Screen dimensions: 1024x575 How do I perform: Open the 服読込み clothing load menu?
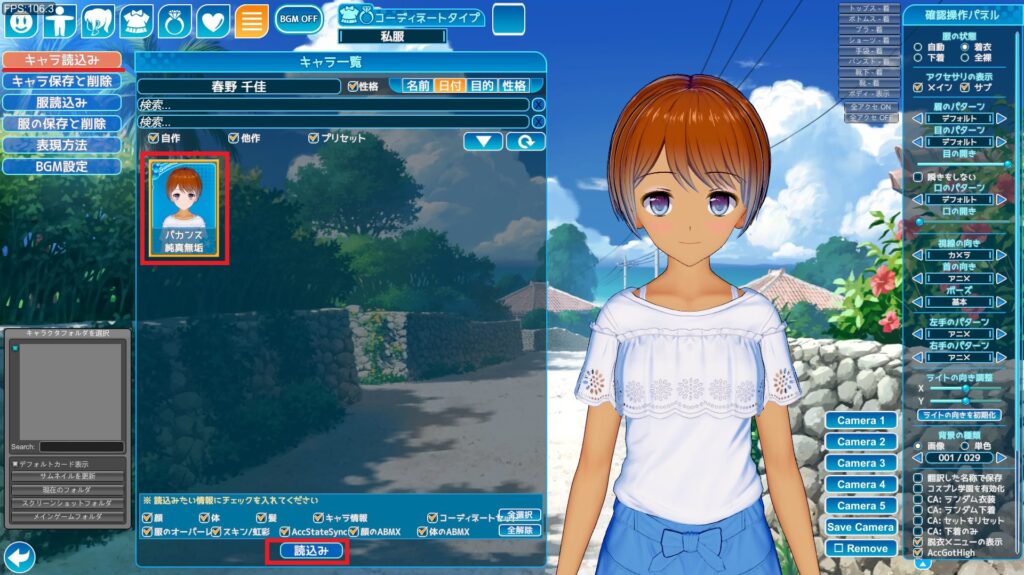[x=61, y=102]
